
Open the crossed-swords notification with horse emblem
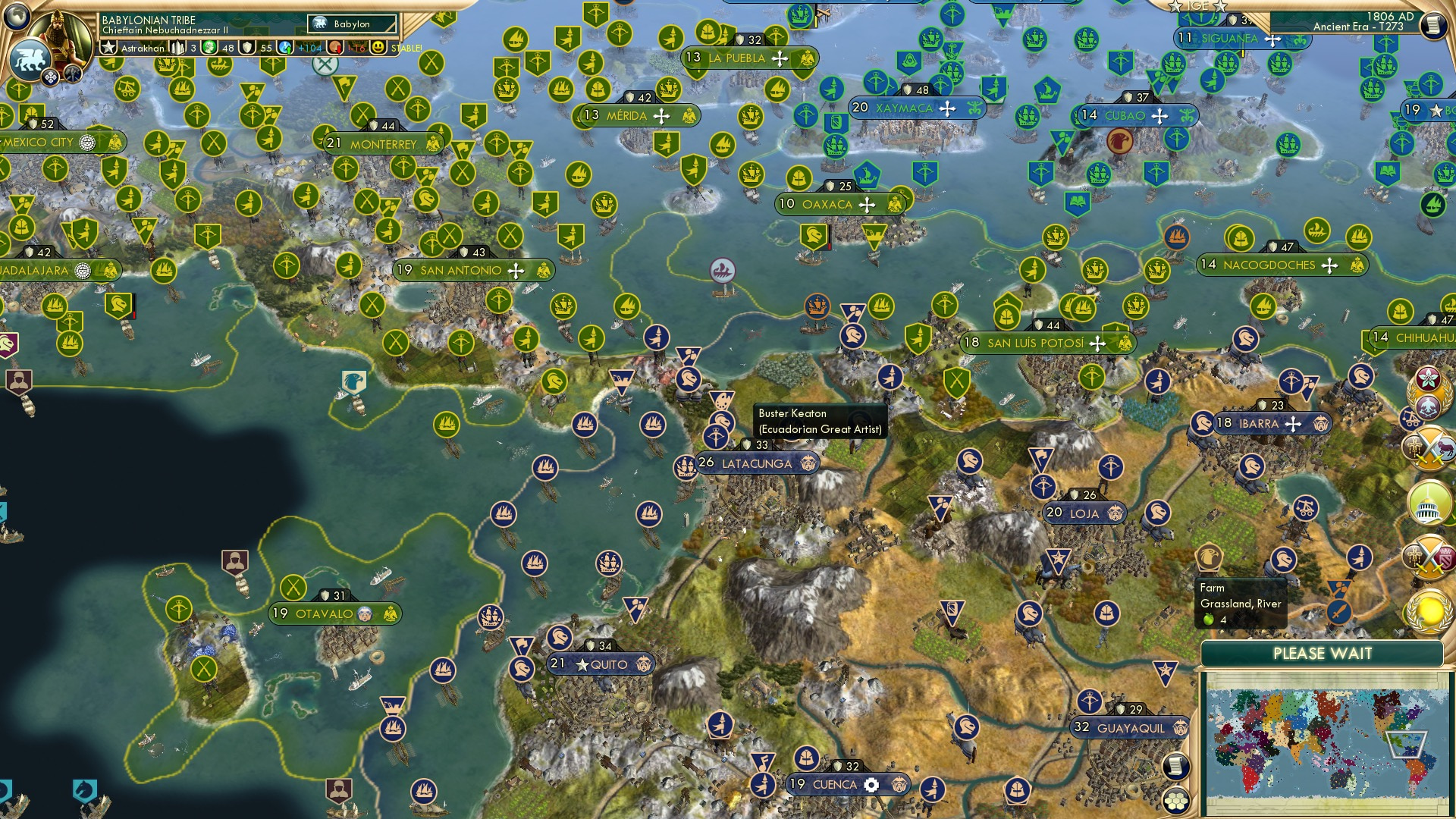tap(1430, 447)
